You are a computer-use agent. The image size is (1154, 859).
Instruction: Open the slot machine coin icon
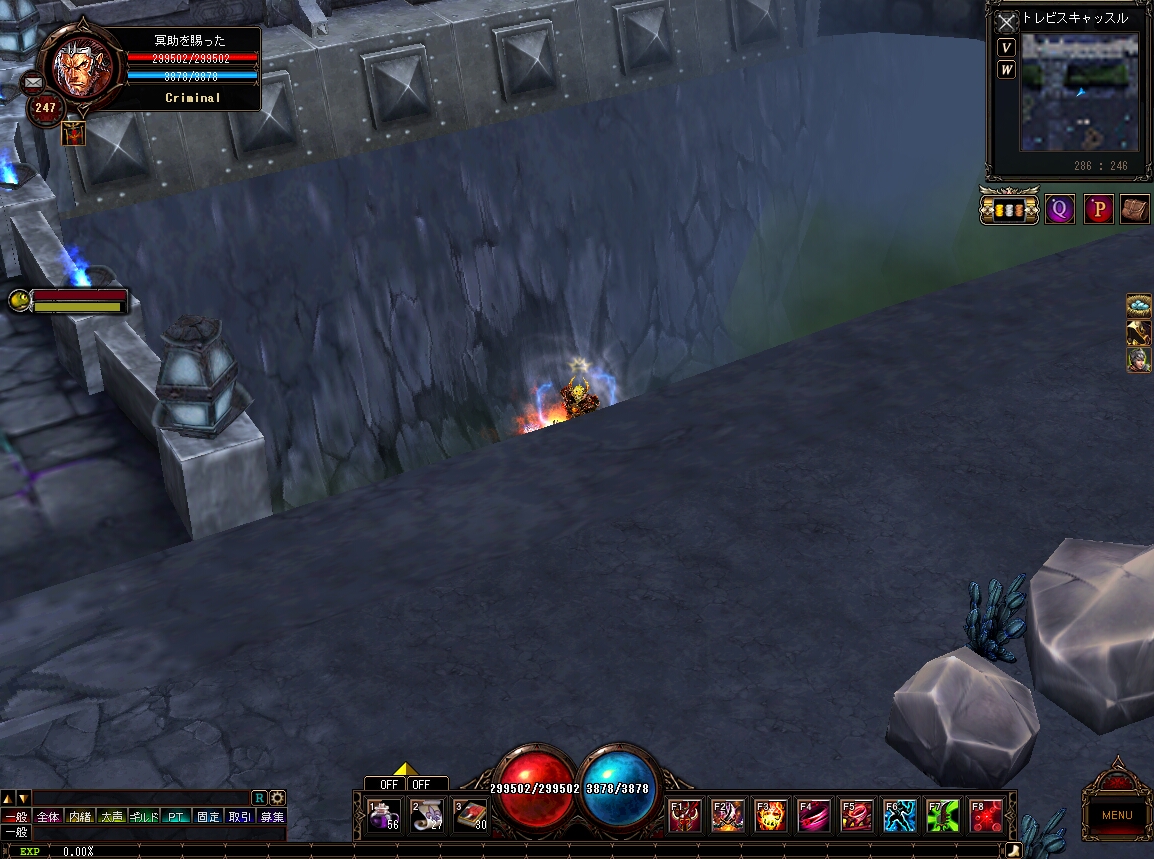coord(1009,208)
